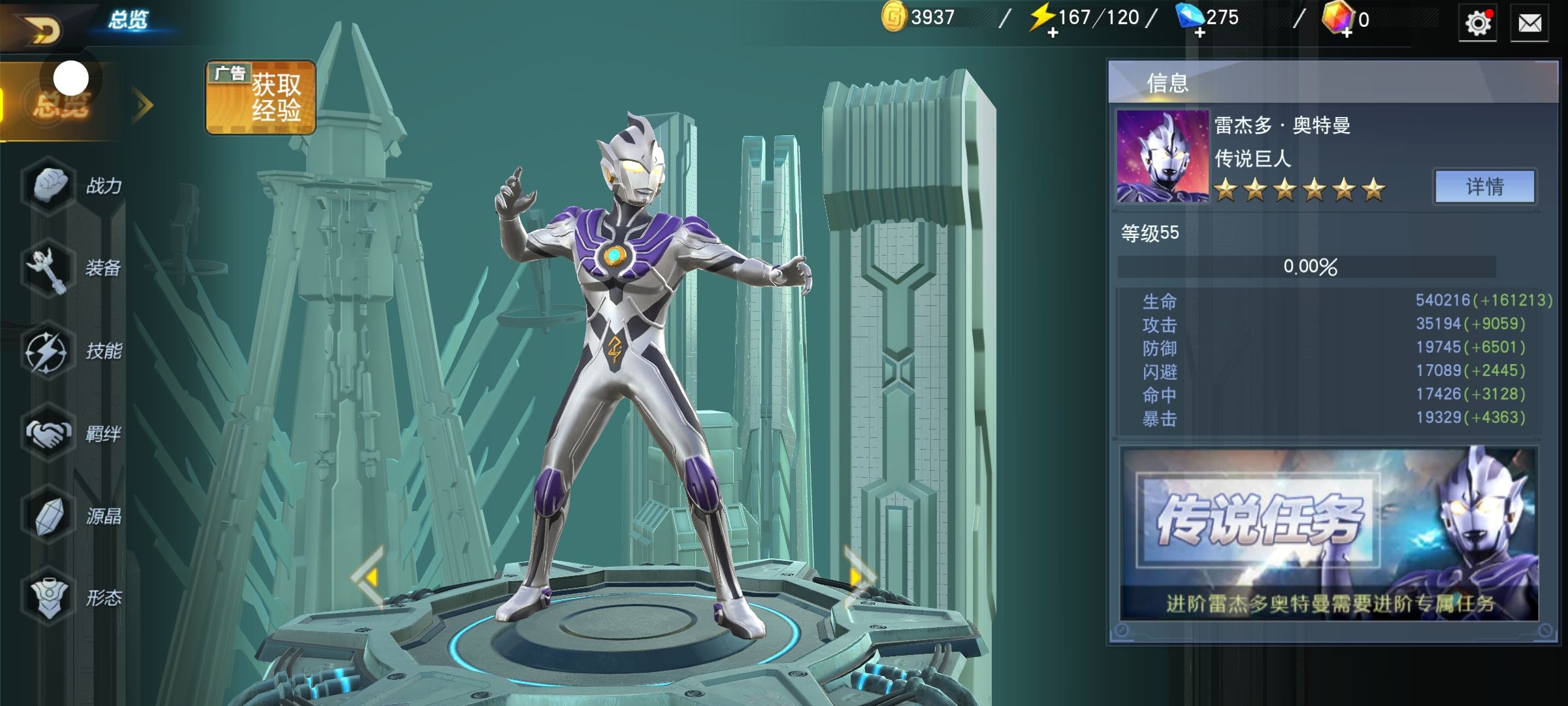Open the 传说任务 legend mission banner
Image resolution: width=1568 pixels, height=706 pixels.
pos(1329,533)
